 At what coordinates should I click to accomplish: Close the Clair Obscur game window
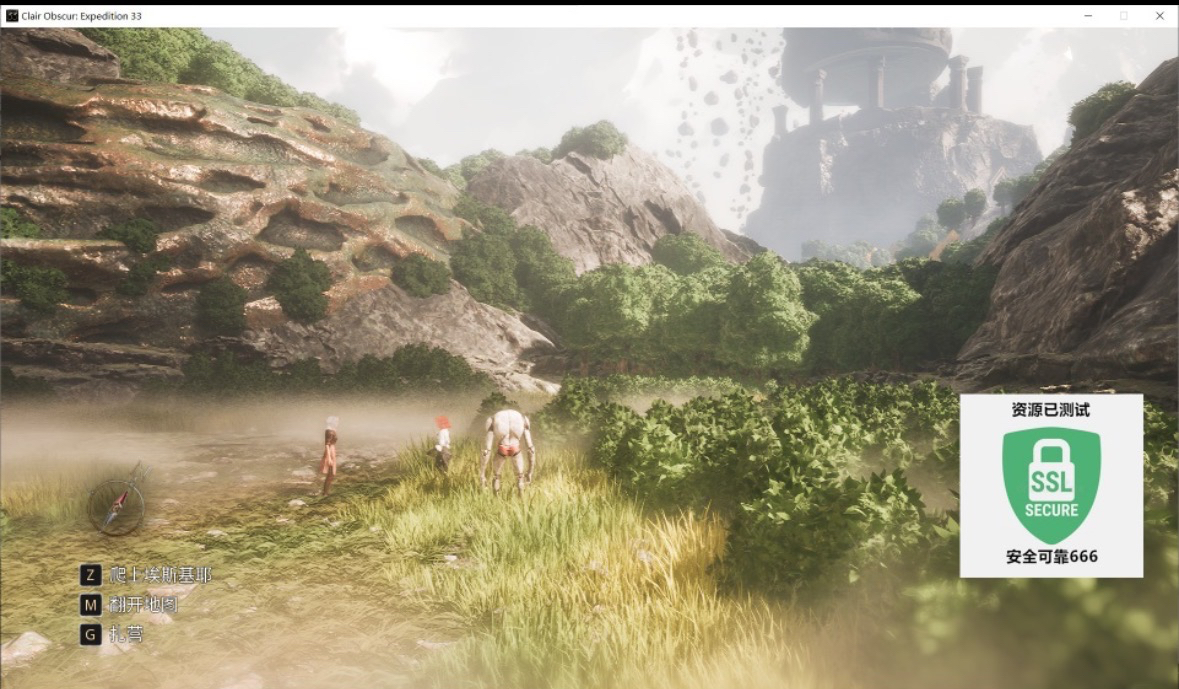pyautogui.click(x=1160, y=15)
